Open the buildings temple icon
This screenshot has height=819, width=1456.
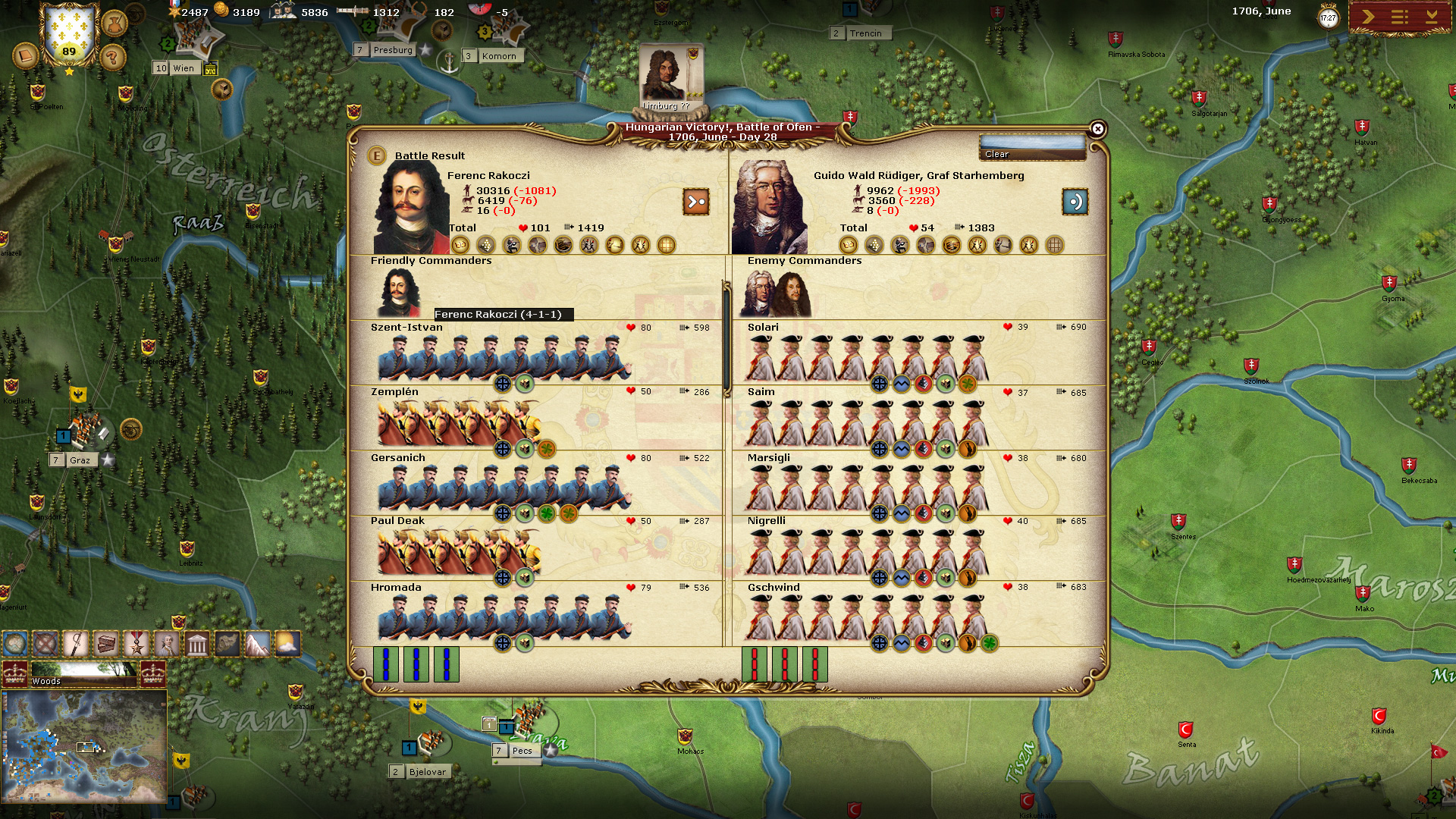(196, 644)
